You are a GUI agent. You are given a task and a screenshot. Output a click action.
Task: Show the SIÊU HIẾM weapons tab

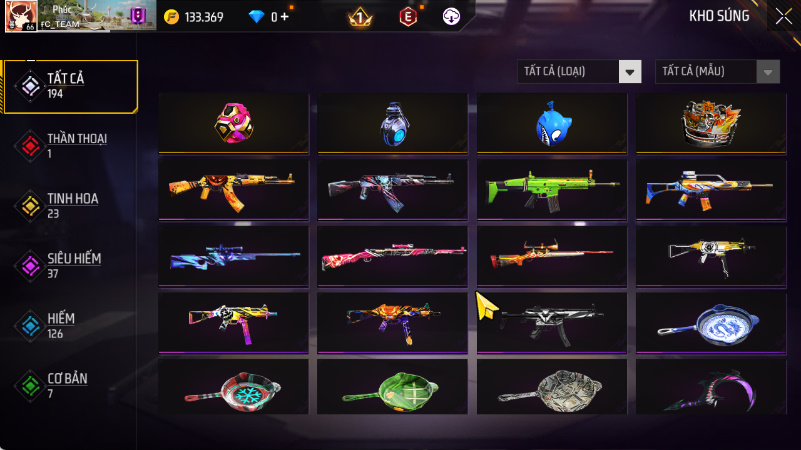(x=70, y=265)
